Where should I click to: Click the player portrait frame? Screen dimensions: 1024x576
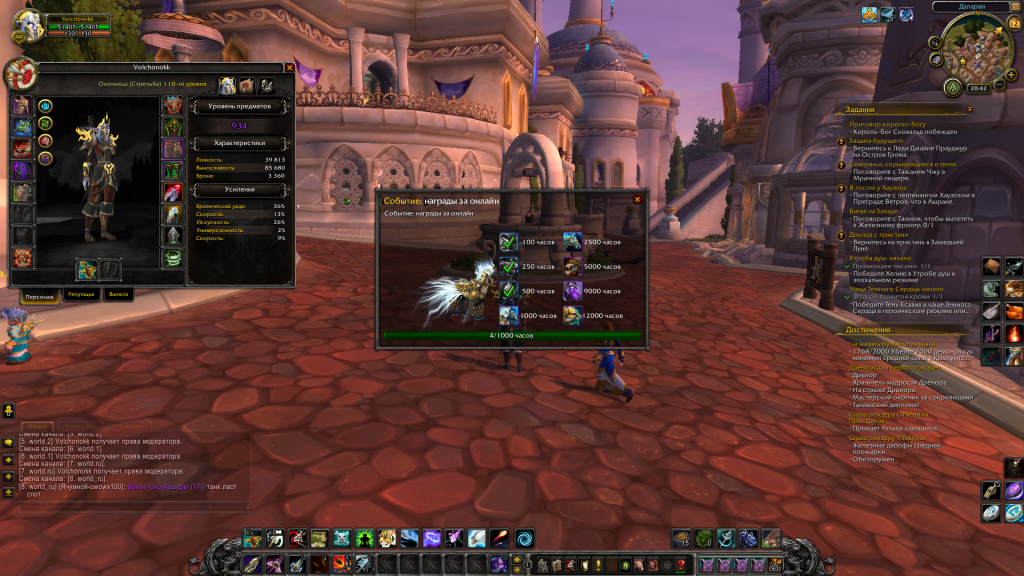pos(25,27)
